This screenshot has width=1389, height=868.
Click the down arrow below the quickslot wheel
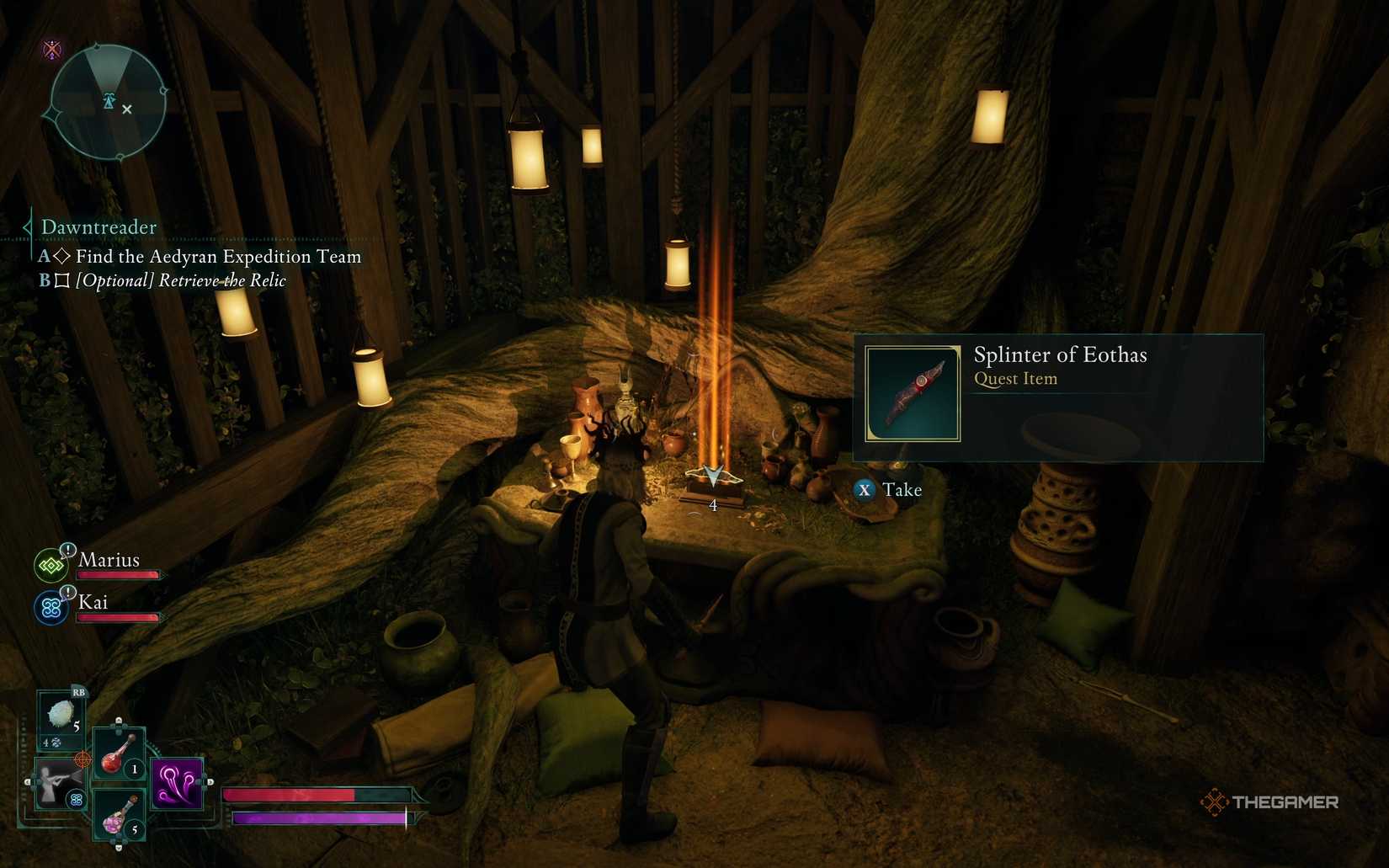[x=118, y=848]
